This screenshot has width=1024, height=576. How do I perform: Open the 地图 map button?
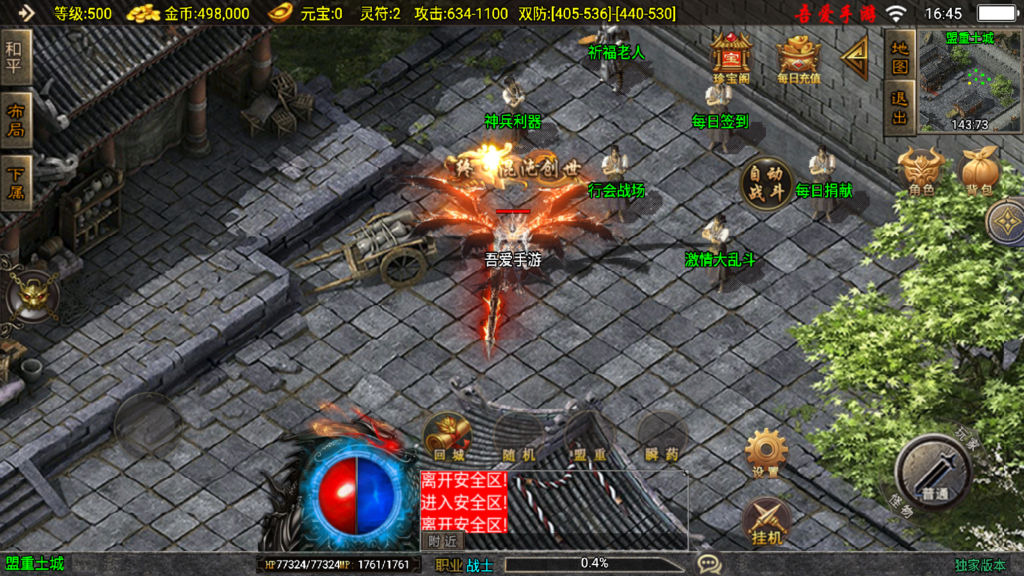click(900, 57)
